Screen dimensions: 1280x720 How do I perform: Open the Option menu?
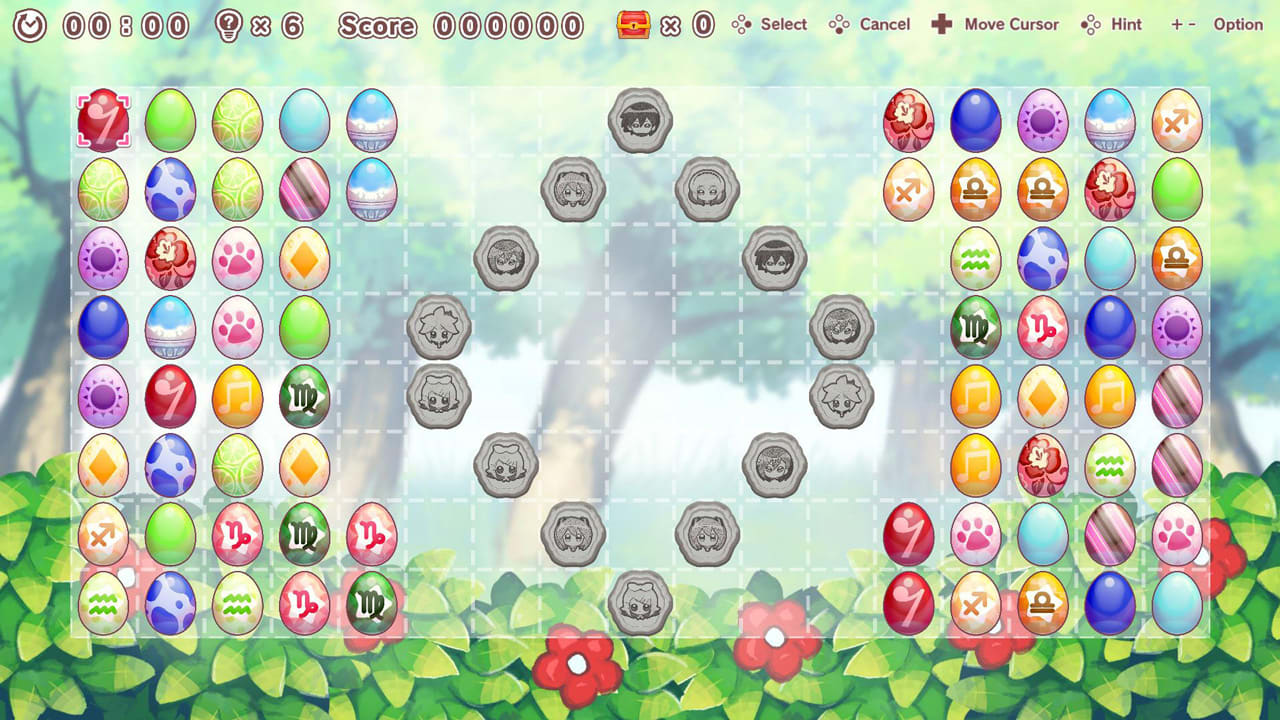tap(1237, 24)
